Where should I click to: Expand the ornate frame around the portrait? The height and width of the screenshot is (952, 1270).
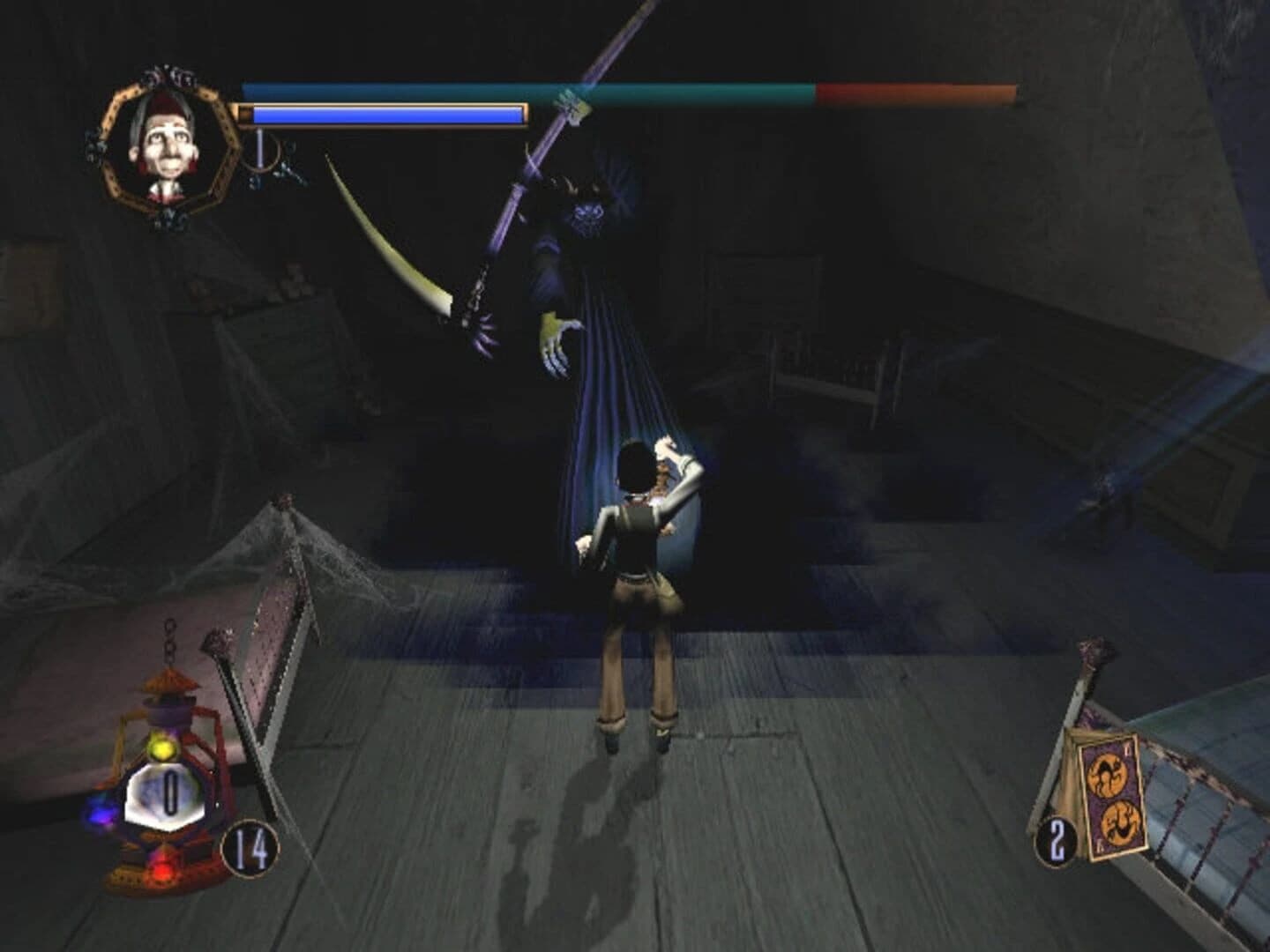116,108
